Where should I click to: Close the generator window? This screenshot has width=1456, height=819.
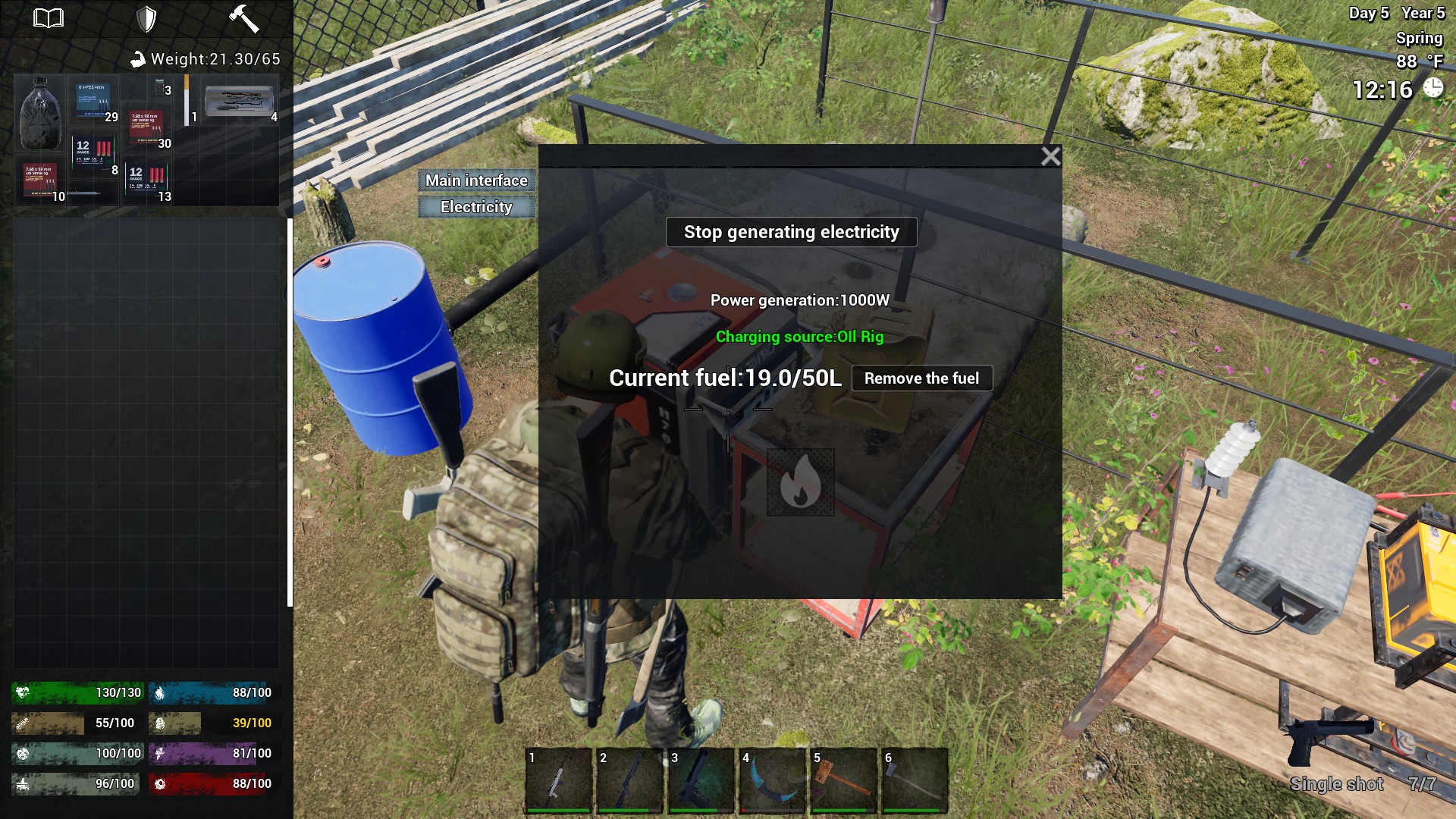pos(1050,156)
